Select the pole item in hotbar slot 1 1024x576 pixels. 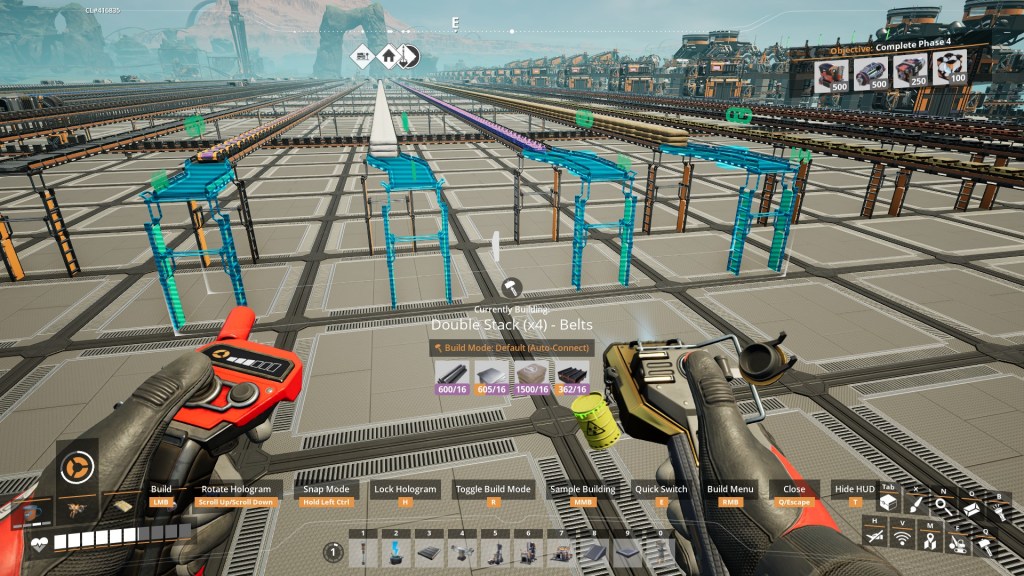(x=363, y=552)
